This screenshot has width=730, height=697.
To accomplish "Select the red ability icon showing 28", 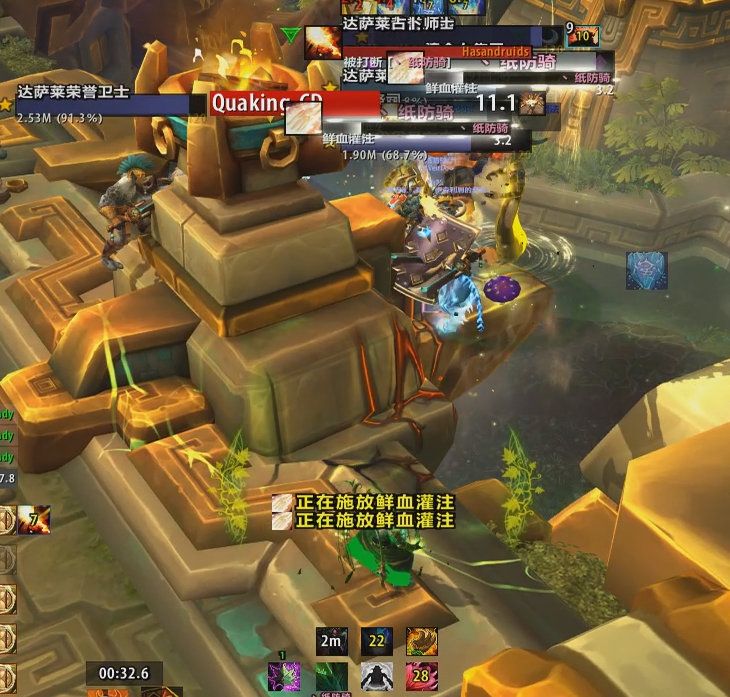I will (421, 676).
